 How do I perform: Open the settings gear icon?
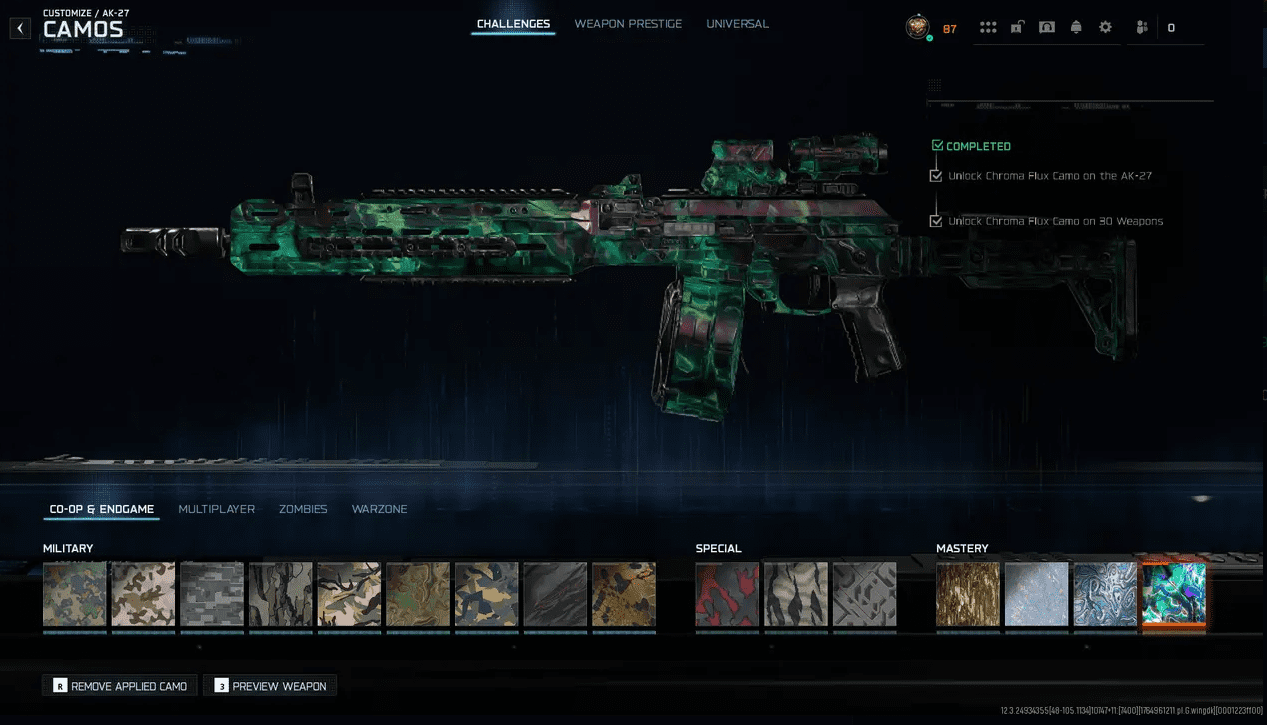(x=1105, y=28)
